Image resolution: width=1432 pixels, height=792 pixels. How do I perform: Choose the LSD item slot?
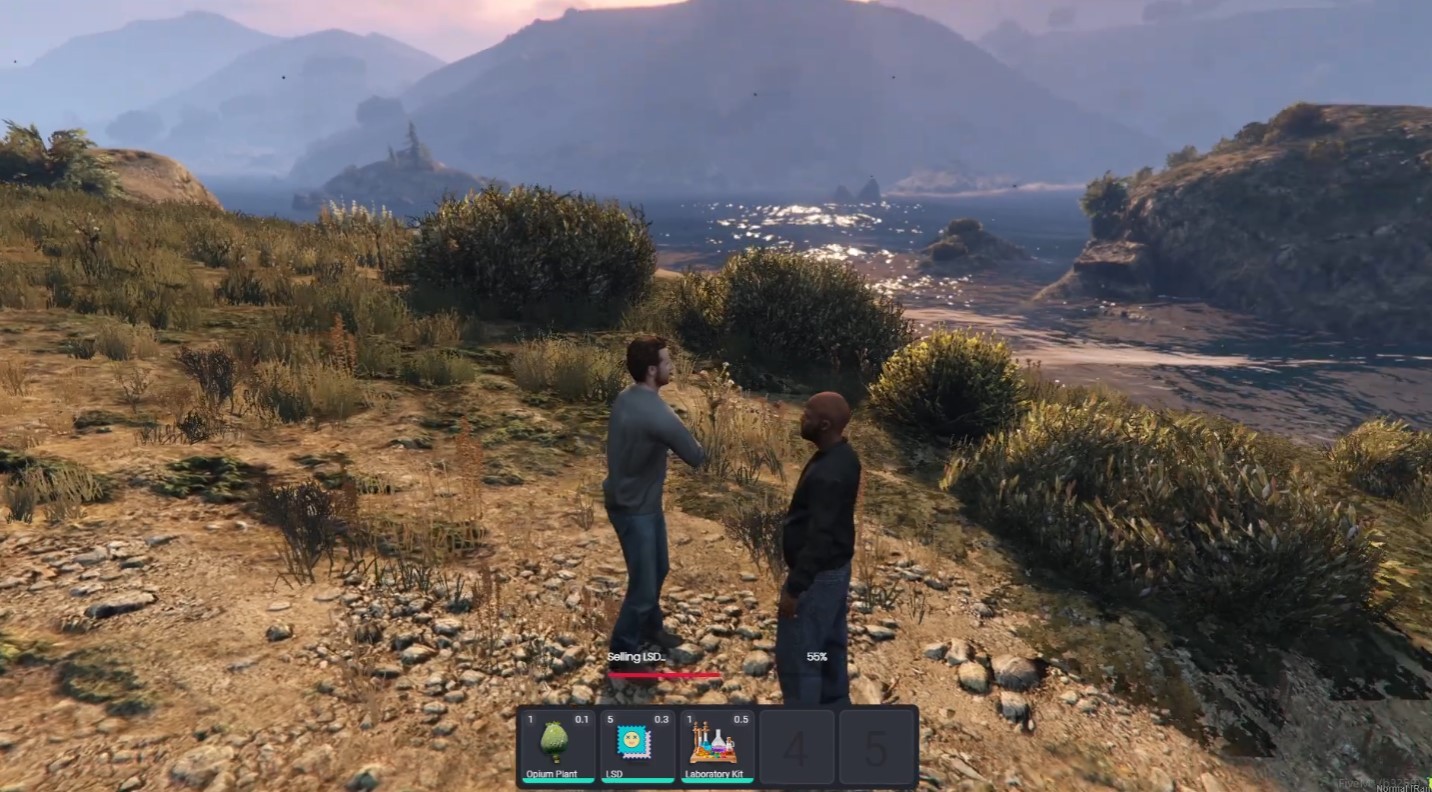point(636,746)
